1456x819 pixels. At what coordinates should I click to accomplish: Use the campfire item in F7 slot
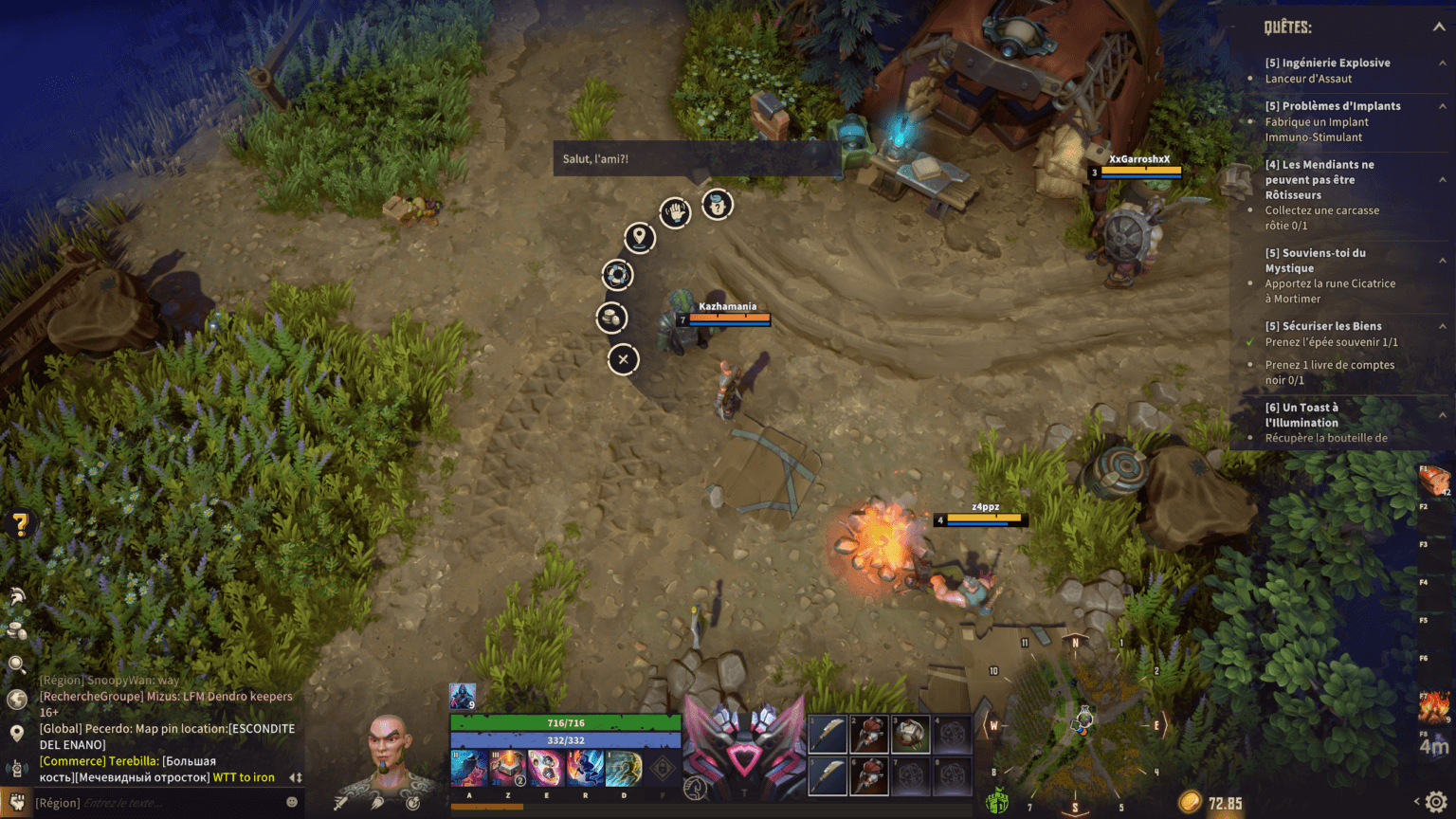coord(1434,706)
